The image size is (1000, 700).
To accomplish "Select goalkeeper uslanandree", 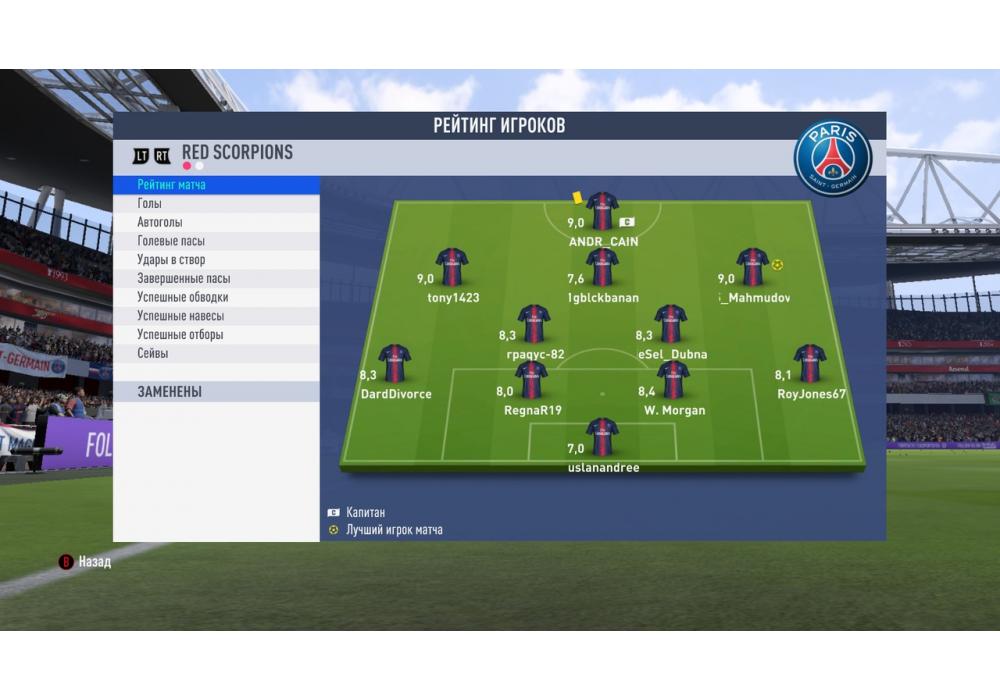I will [602, 437].
